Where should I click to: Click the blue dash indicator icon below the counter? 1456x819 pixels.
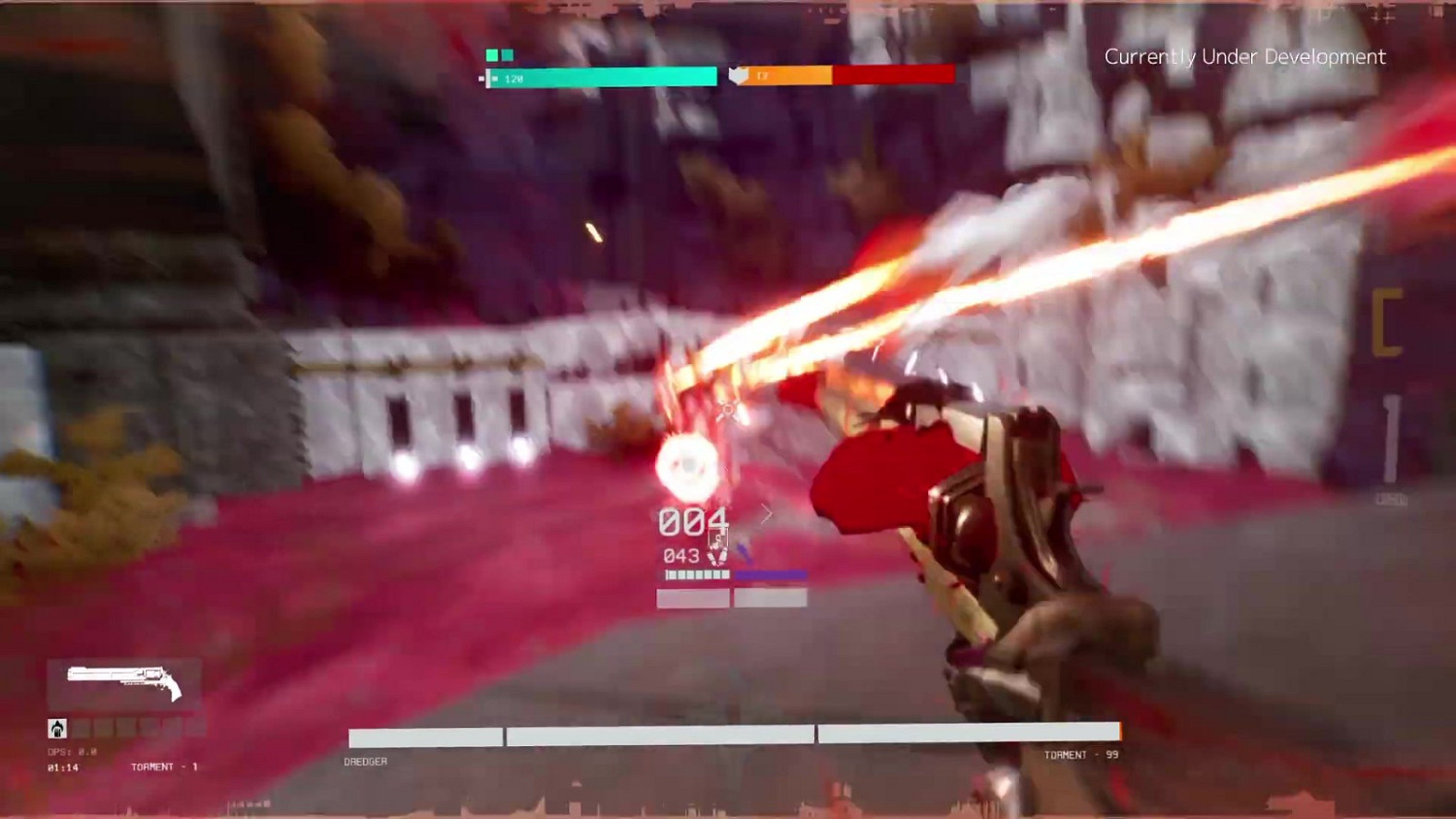[x=744, y=551]
